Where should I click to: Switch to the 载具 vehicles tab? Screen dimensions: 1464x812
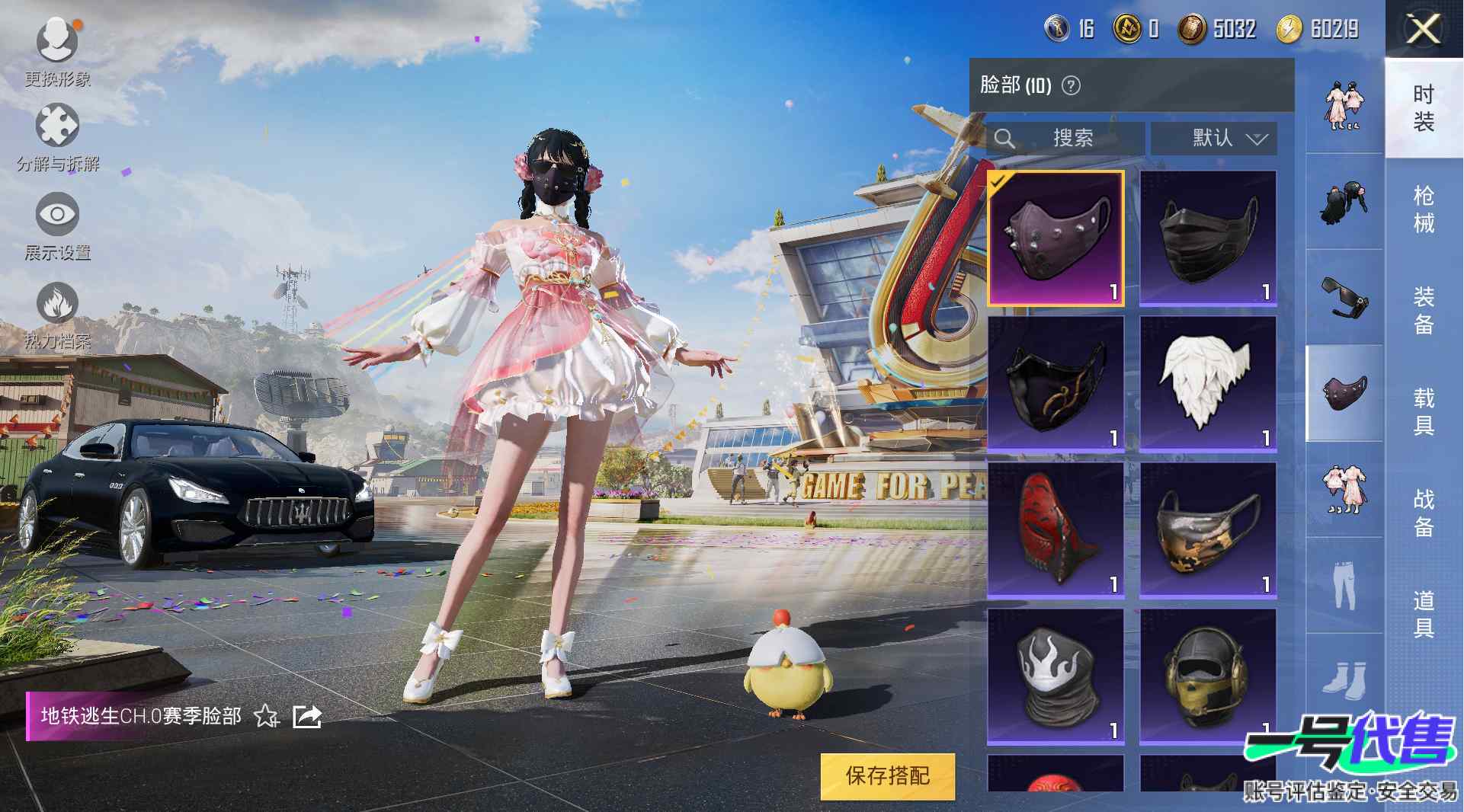click(x=1423, y=411)
